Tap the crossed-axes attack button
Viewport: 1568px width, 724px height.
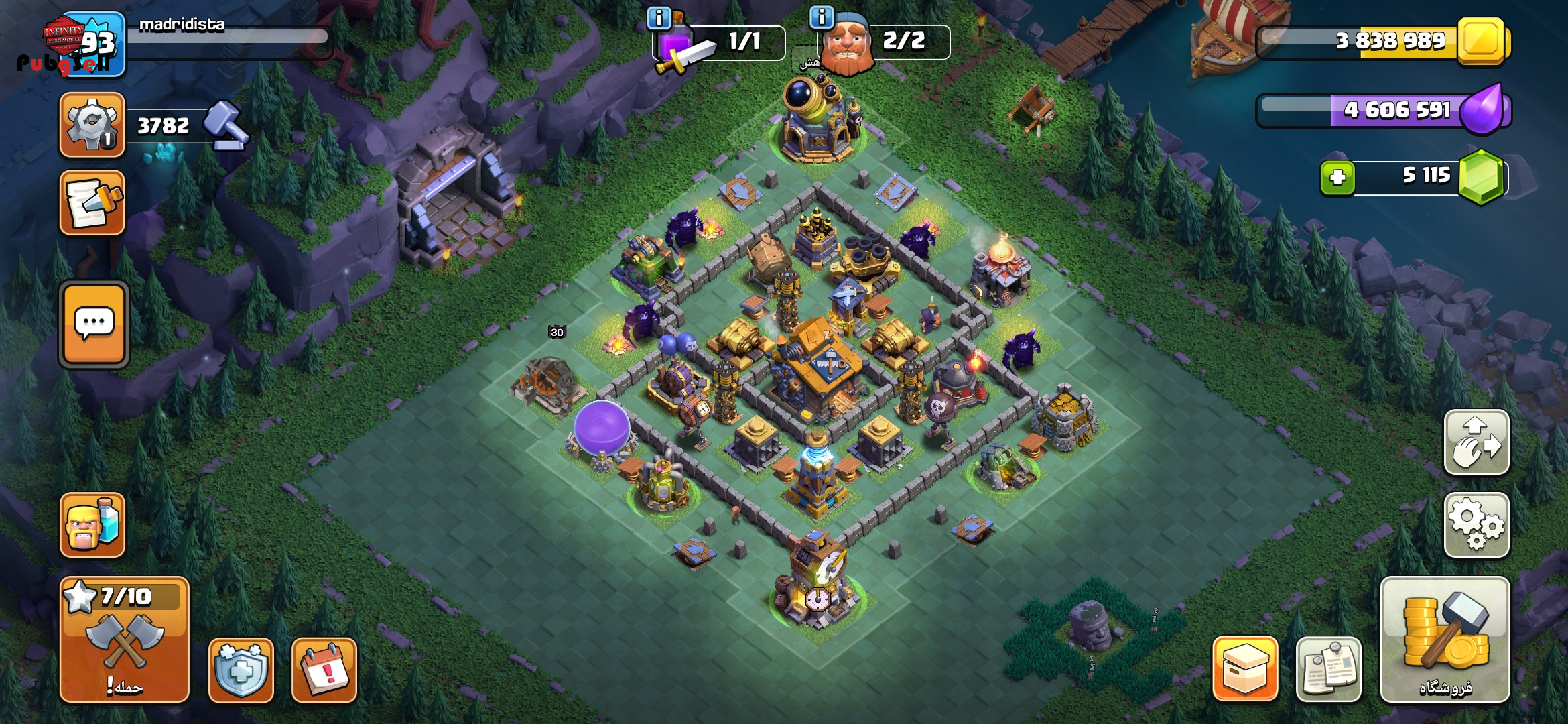(125, 639)
